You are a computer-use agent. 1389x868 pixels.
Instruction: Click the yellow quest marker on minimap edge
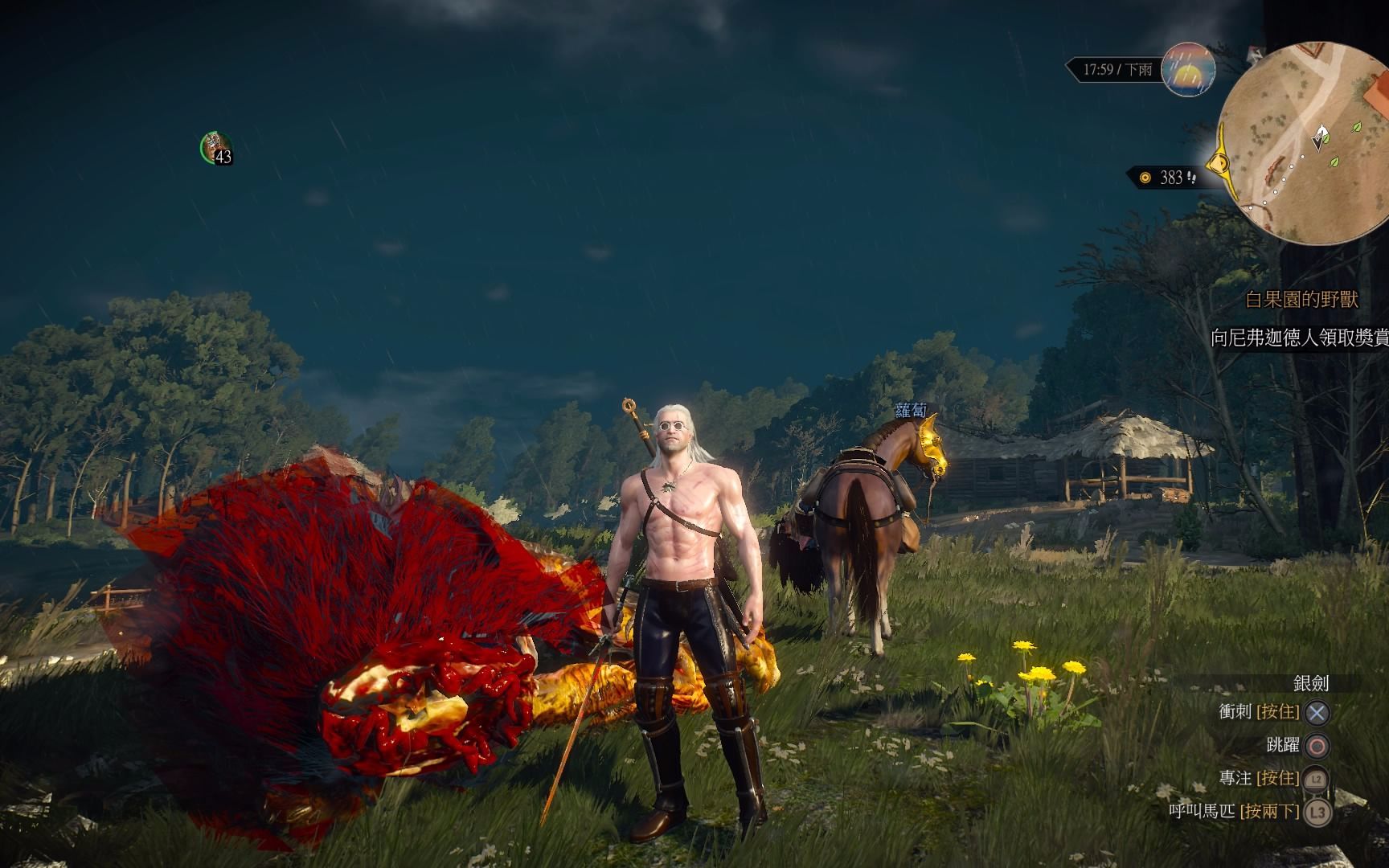(1220, 165)
